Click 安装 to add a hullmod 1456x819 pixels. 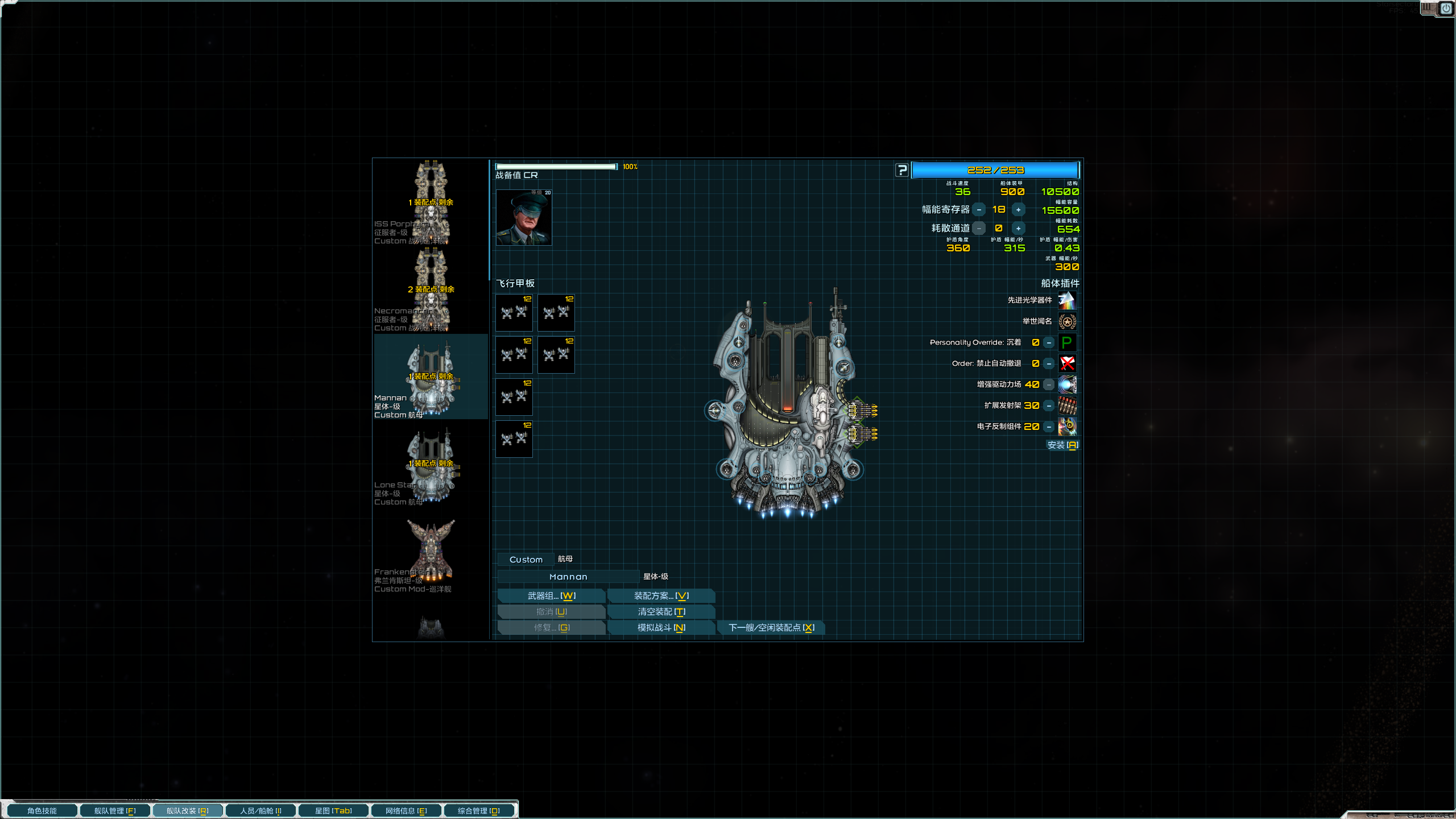(1062, 445)
